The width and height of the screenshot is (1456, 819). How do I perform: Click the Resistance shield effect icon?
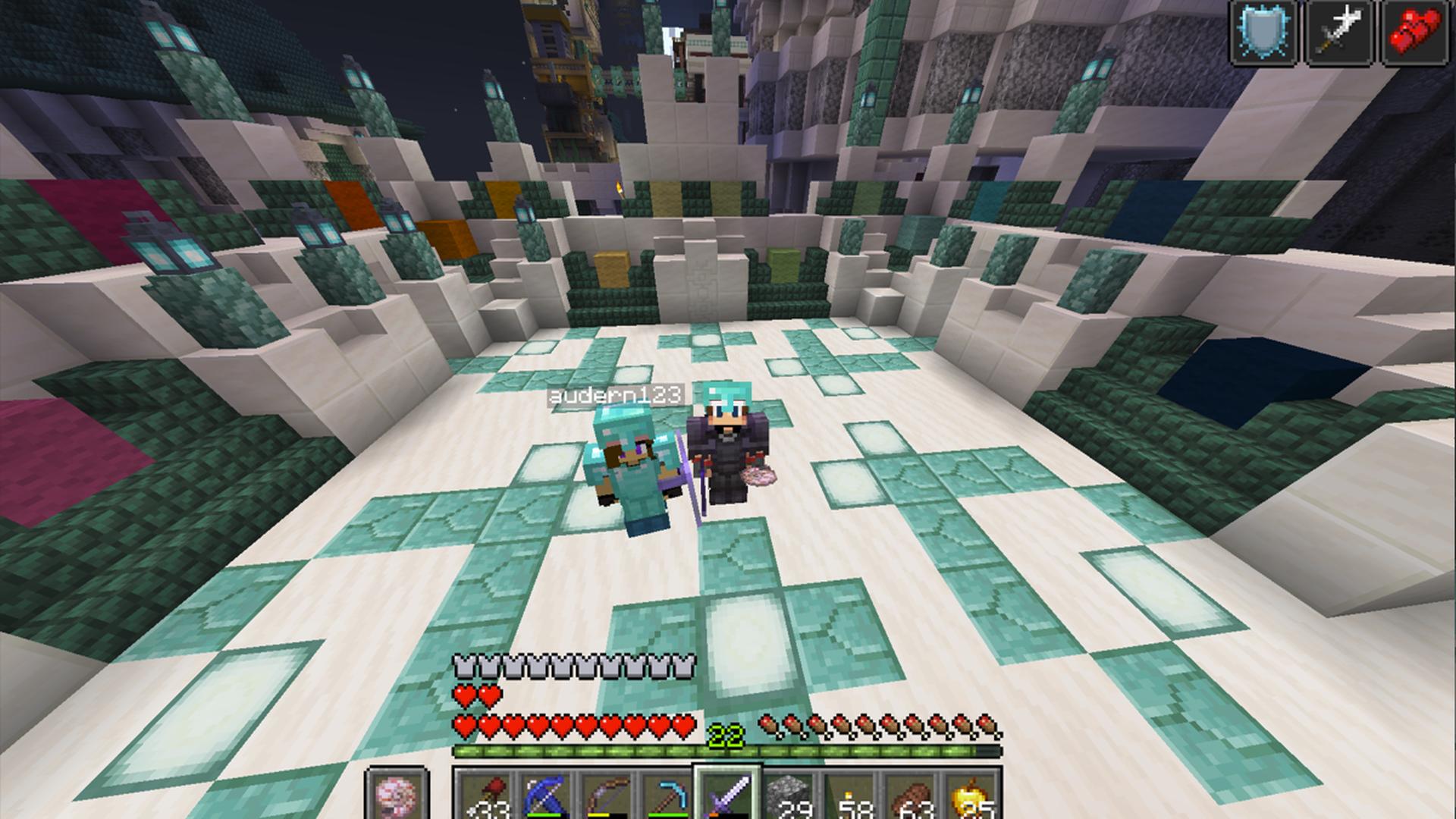1262,32
